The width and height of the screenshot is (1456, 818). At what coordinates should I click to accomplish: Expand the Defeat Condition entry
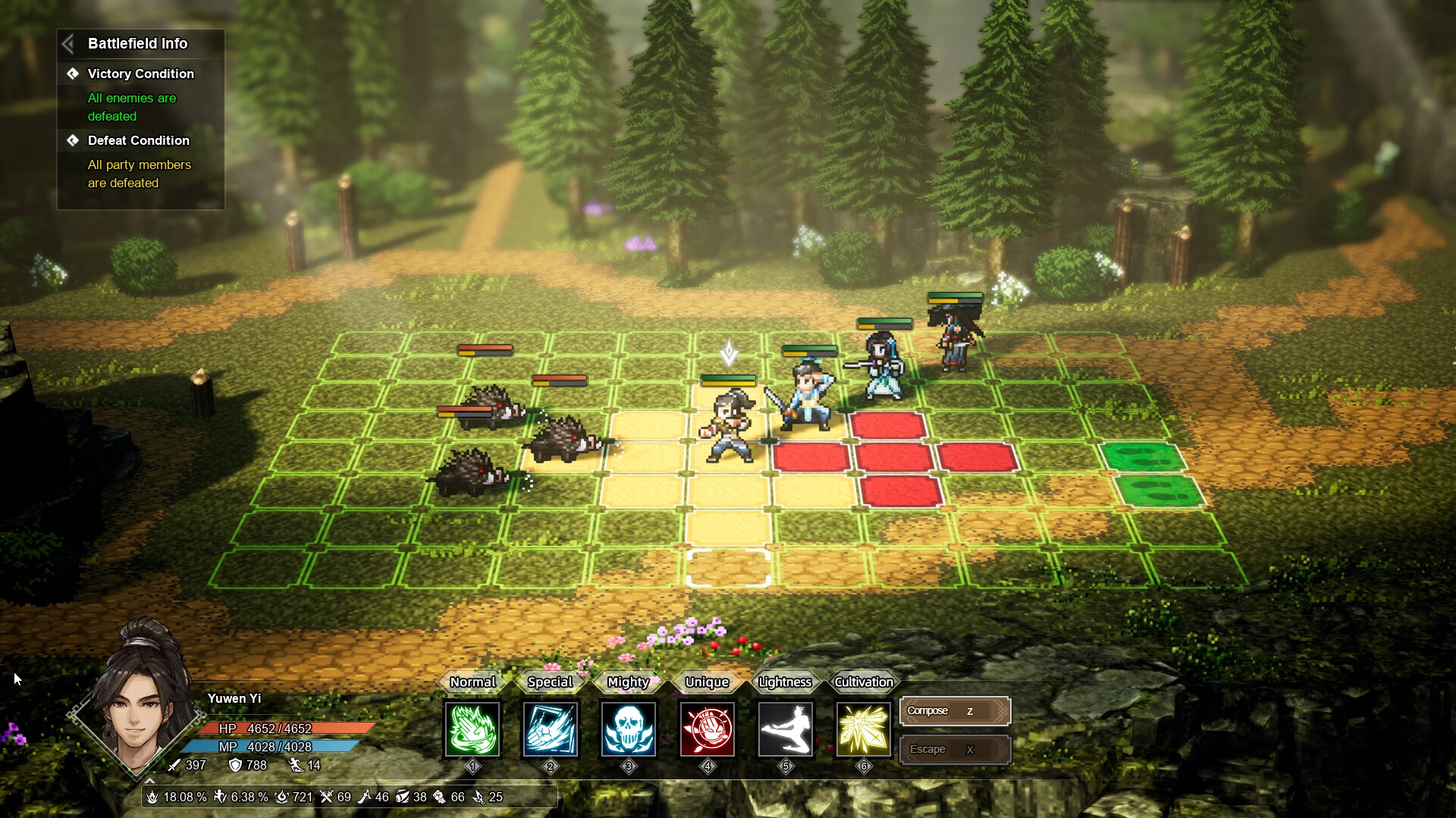[139, 140]
